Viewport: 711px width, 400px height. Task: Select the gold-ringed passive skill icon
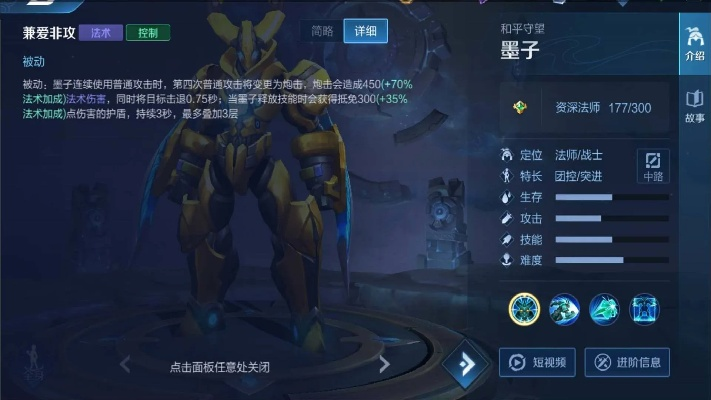pyautogui.click(x=524, y=308)
